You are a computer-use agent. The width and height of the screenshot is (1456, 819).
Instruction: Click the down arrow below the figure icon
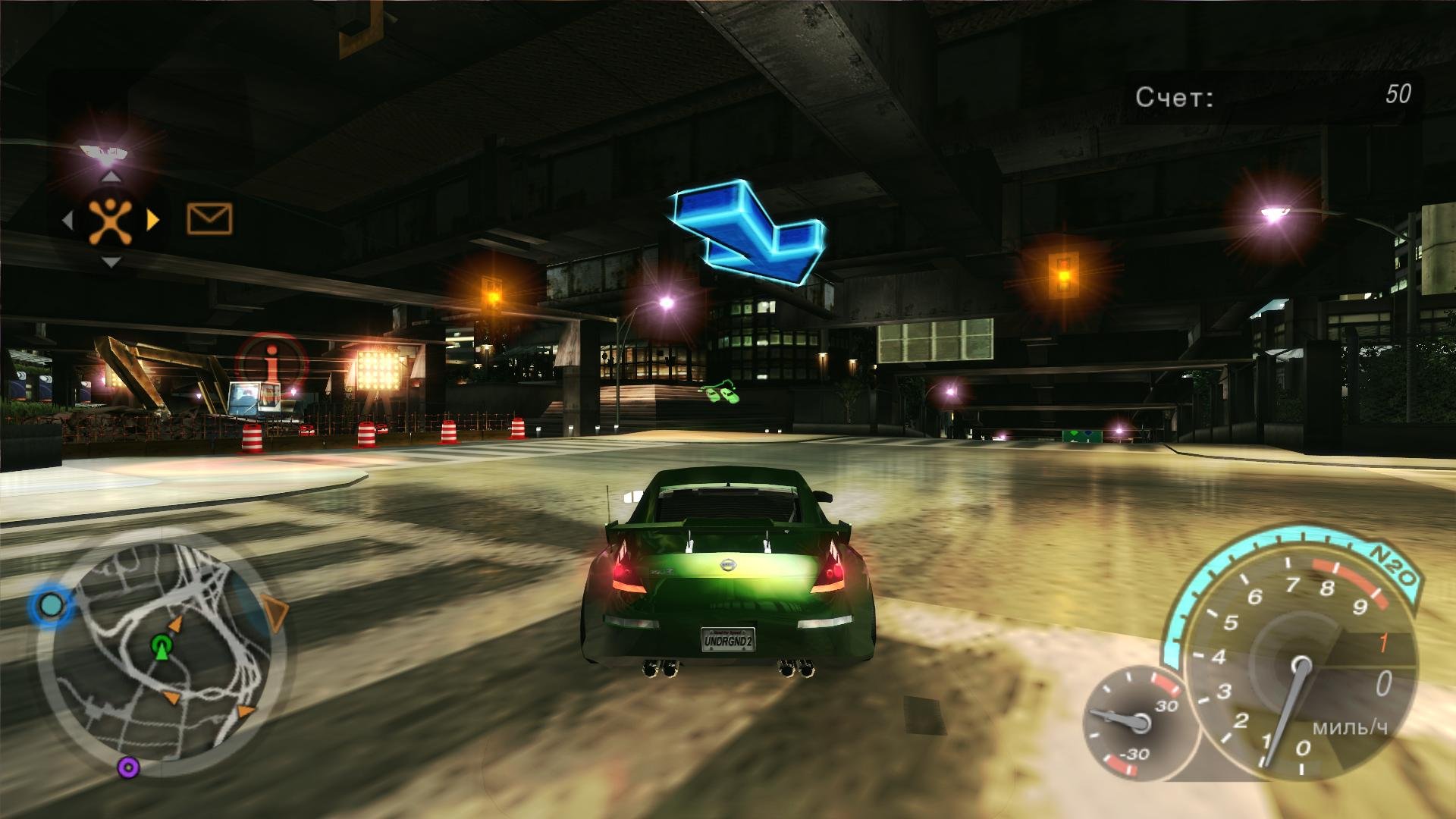coord(111,262)
